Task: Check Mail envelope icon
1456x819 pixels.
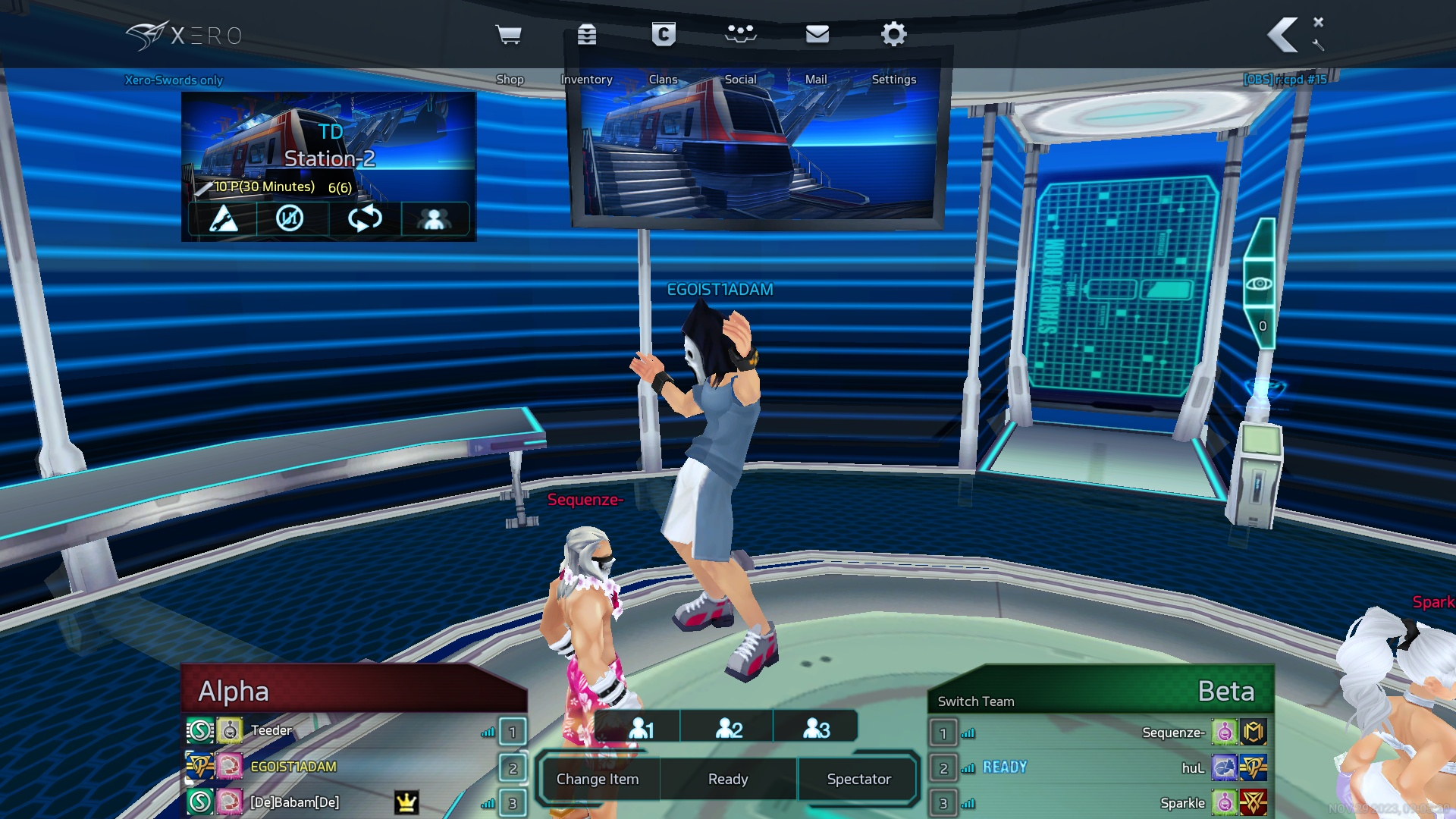Action: tap(817, 35)
